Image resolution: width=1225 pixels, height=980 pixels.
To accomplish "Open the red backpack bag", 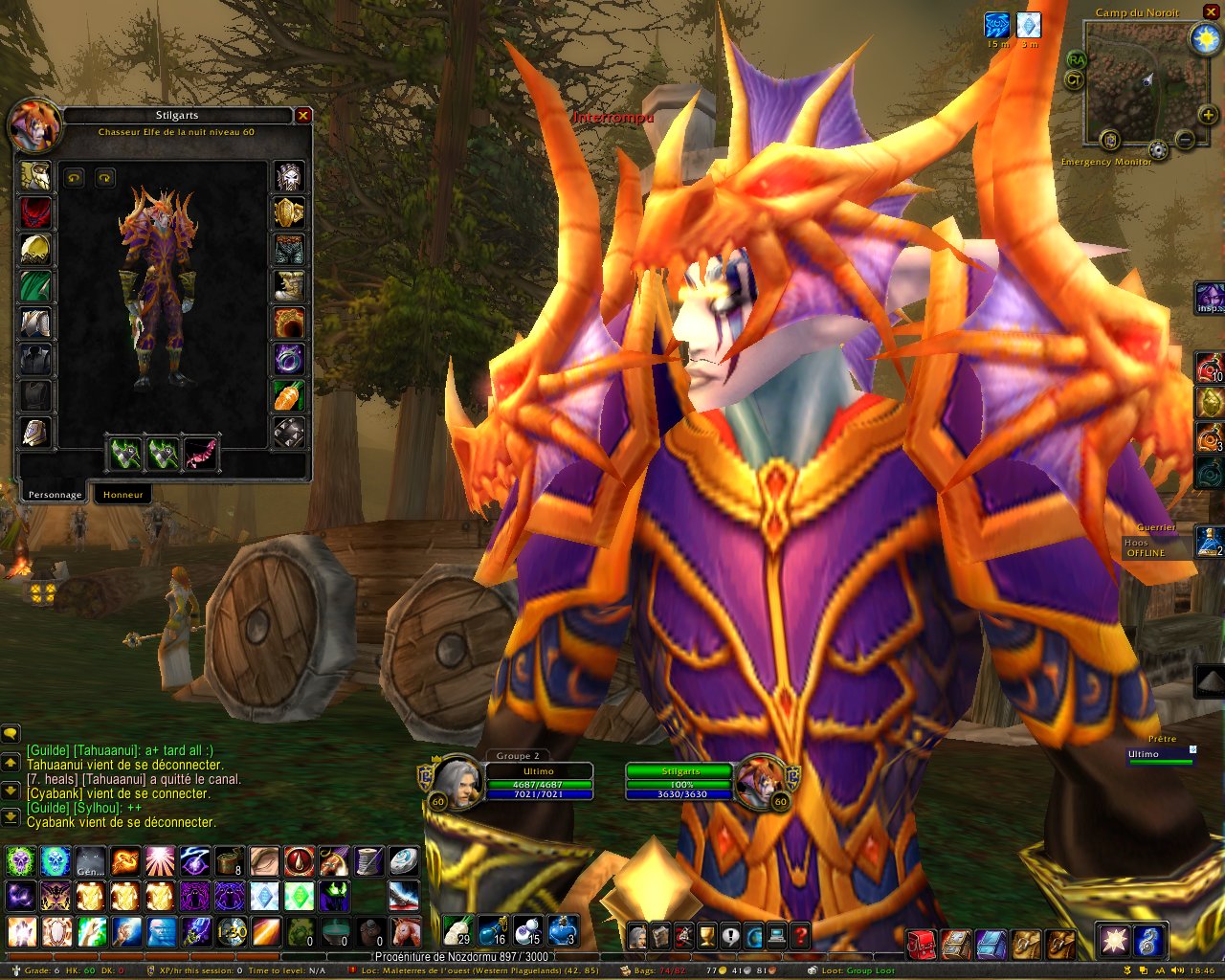I will coord(921,943).
